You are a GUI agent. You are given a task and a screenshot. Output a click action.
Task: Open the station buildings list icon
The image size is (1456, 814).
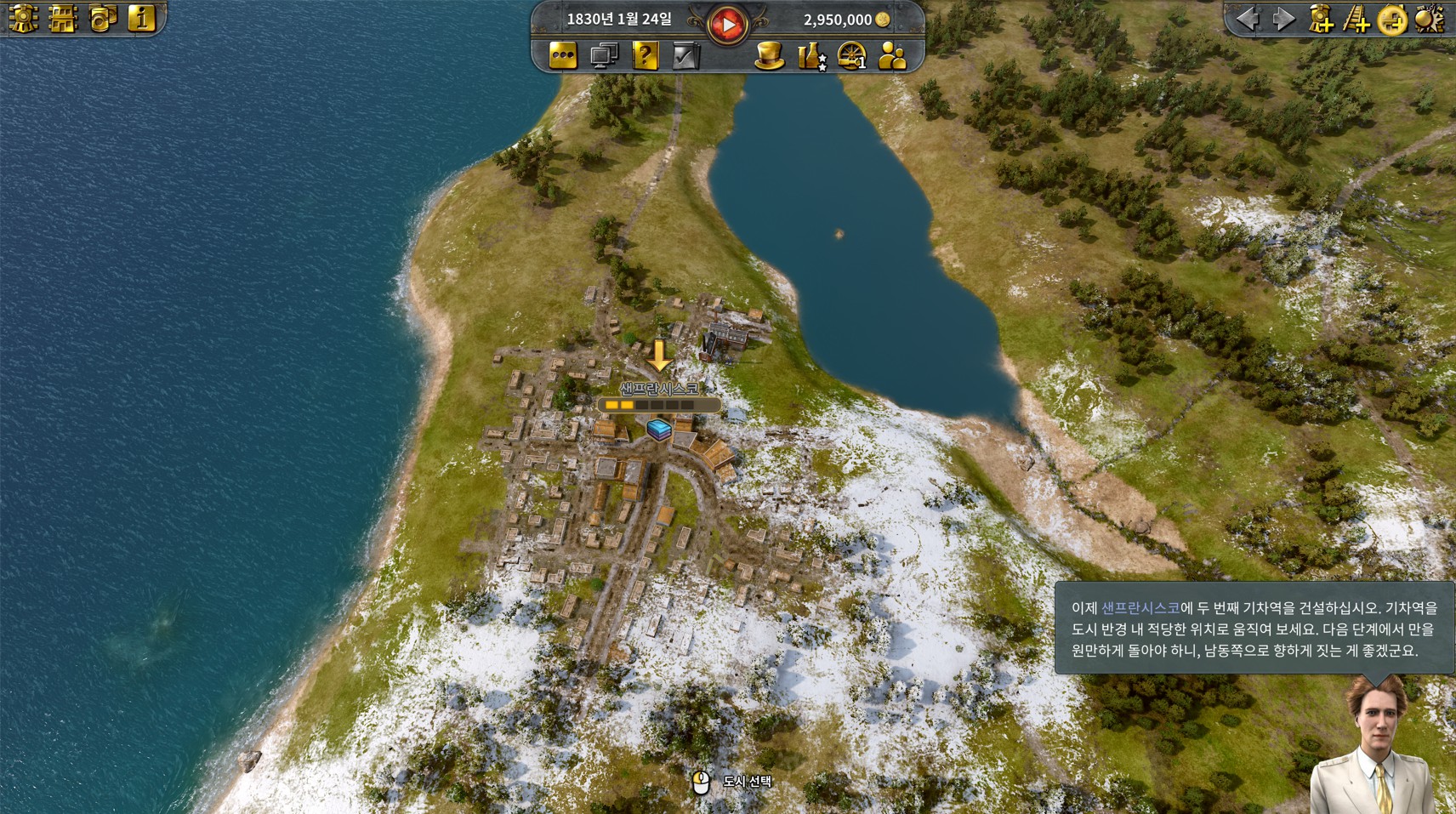tap(62, 18)
